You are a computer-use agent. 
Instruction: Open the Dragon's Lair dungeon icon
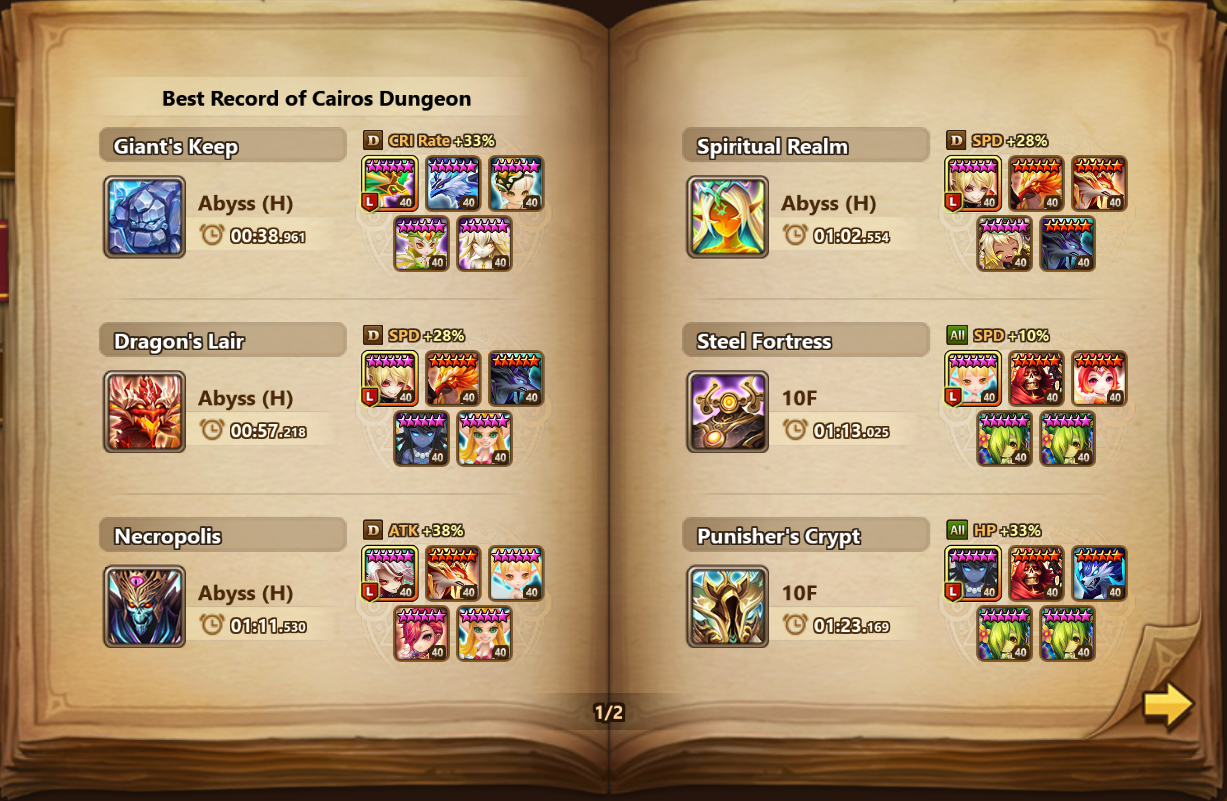144,412
